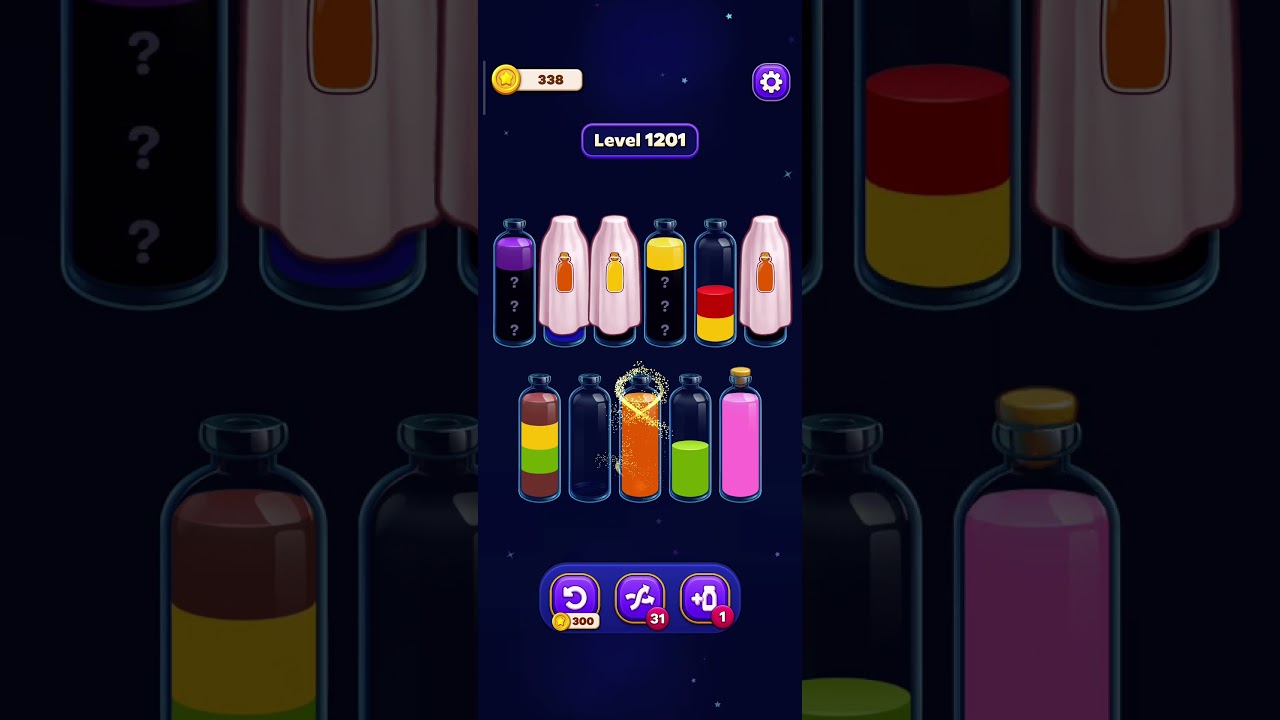
Task: Select the pink corked bottle
Action: click(740, 440)
